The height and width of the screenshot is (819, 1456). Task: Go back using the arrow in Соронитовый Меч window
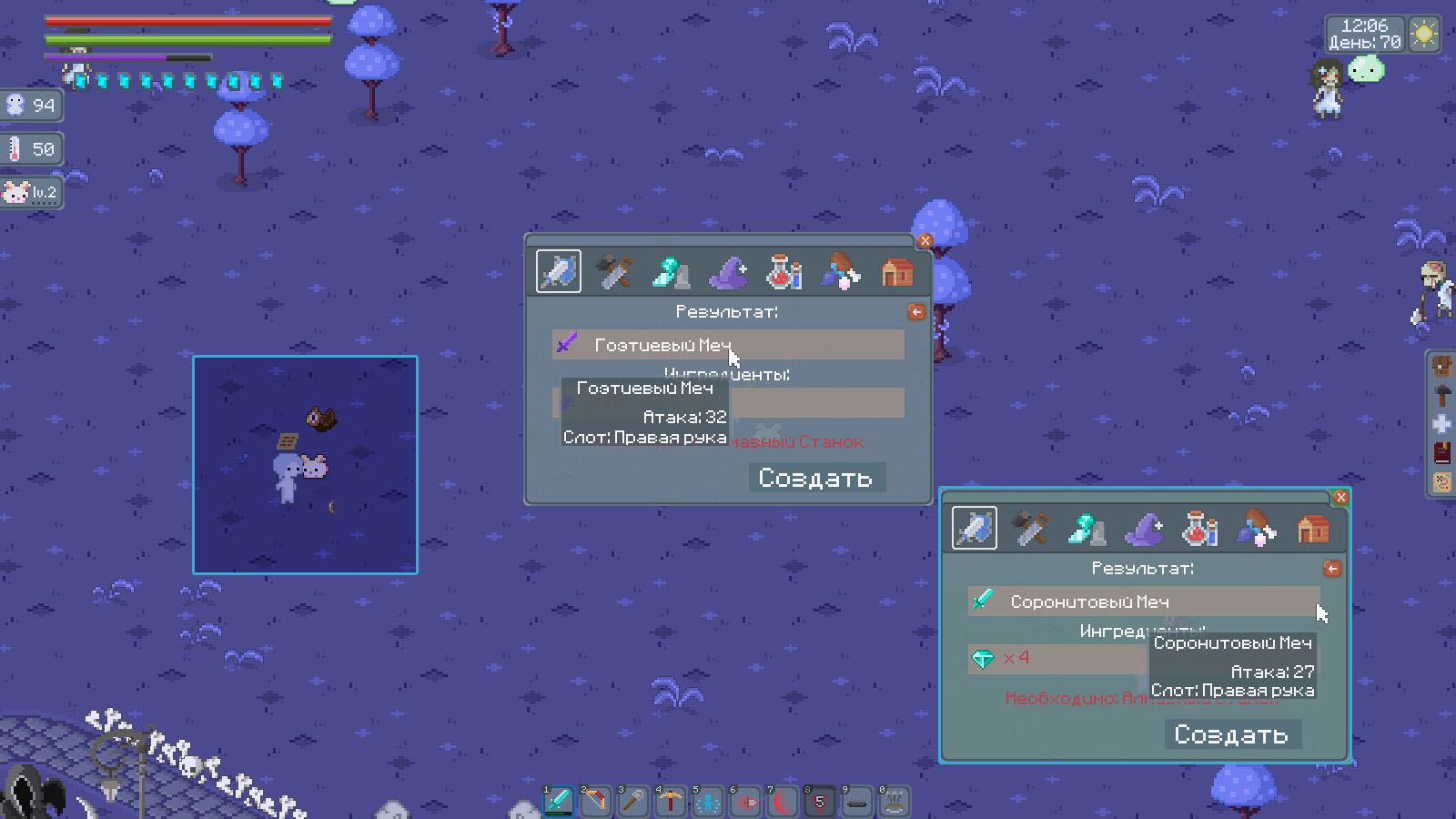tap(1332, 569)
